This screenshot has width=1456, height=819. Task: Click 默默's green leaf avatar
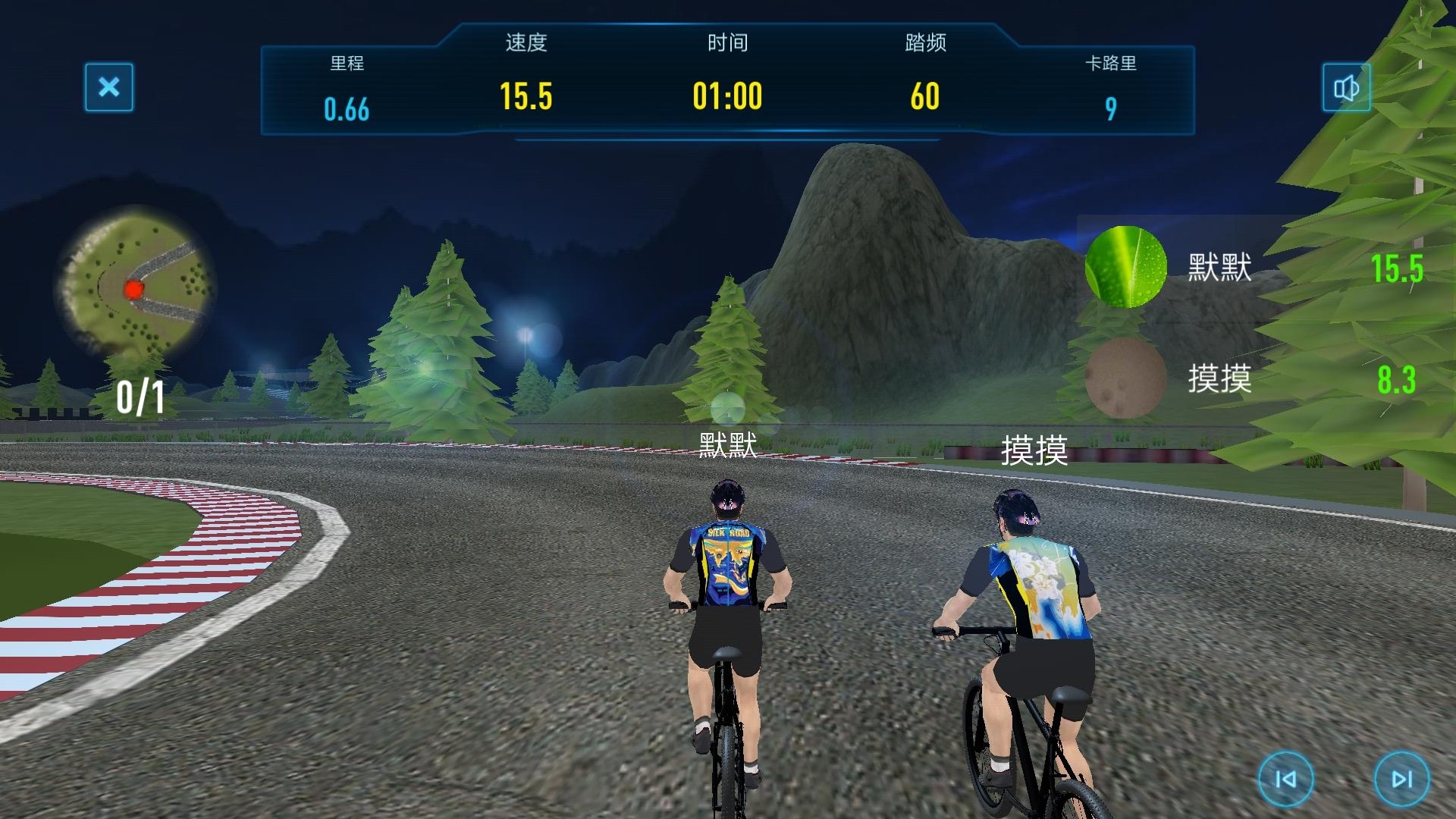point(1125,267)
